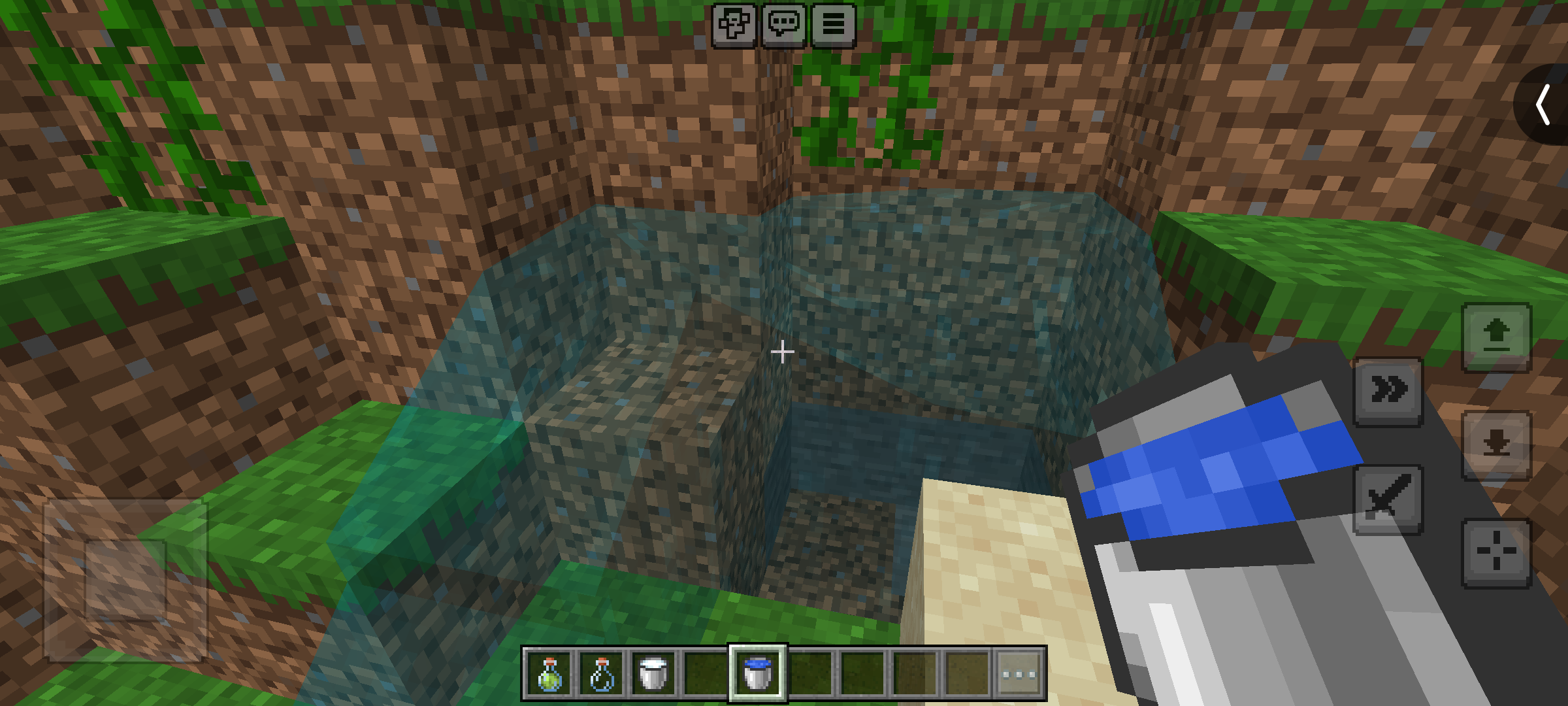The height and width of the screenshot is (706, 1568).
Task: Open the chat speech-bubble button
Action: point(783,25)
